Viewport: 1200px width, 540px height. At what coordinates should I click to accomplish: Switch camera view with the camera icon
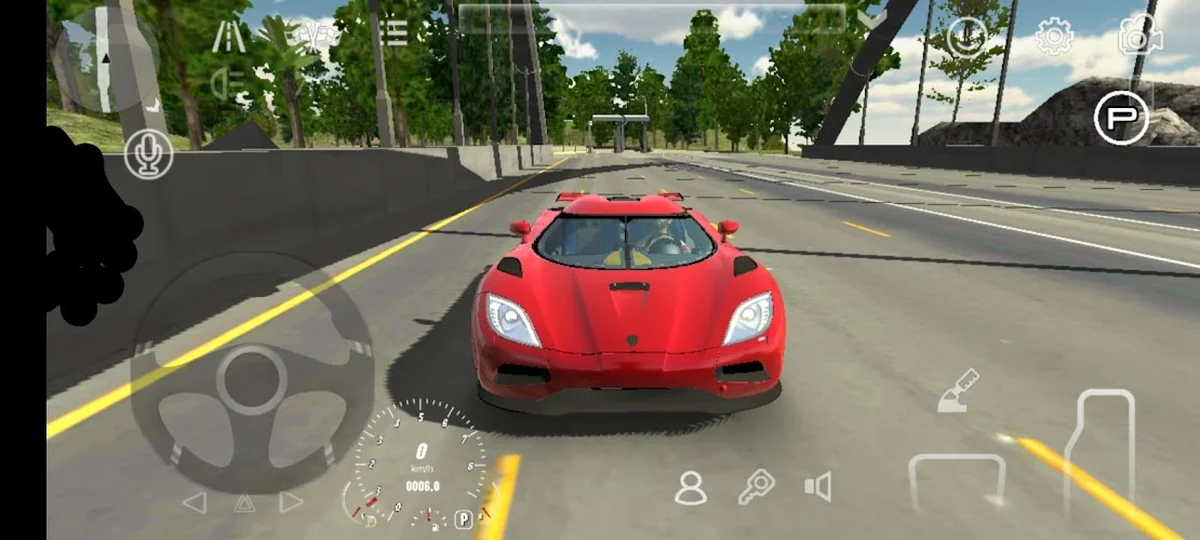coord(1140,36)
